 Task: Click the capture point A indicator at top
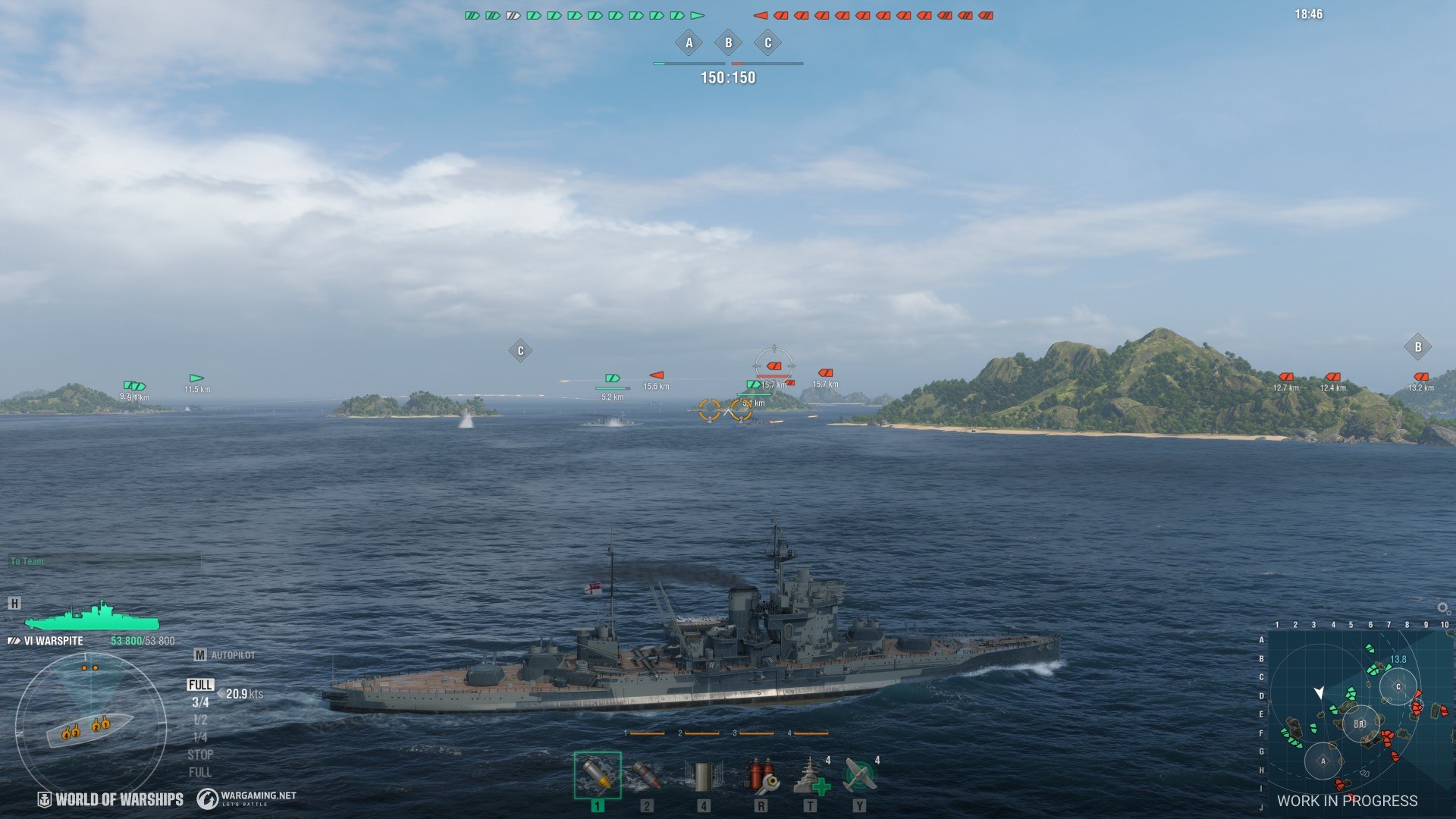(689, 43)
